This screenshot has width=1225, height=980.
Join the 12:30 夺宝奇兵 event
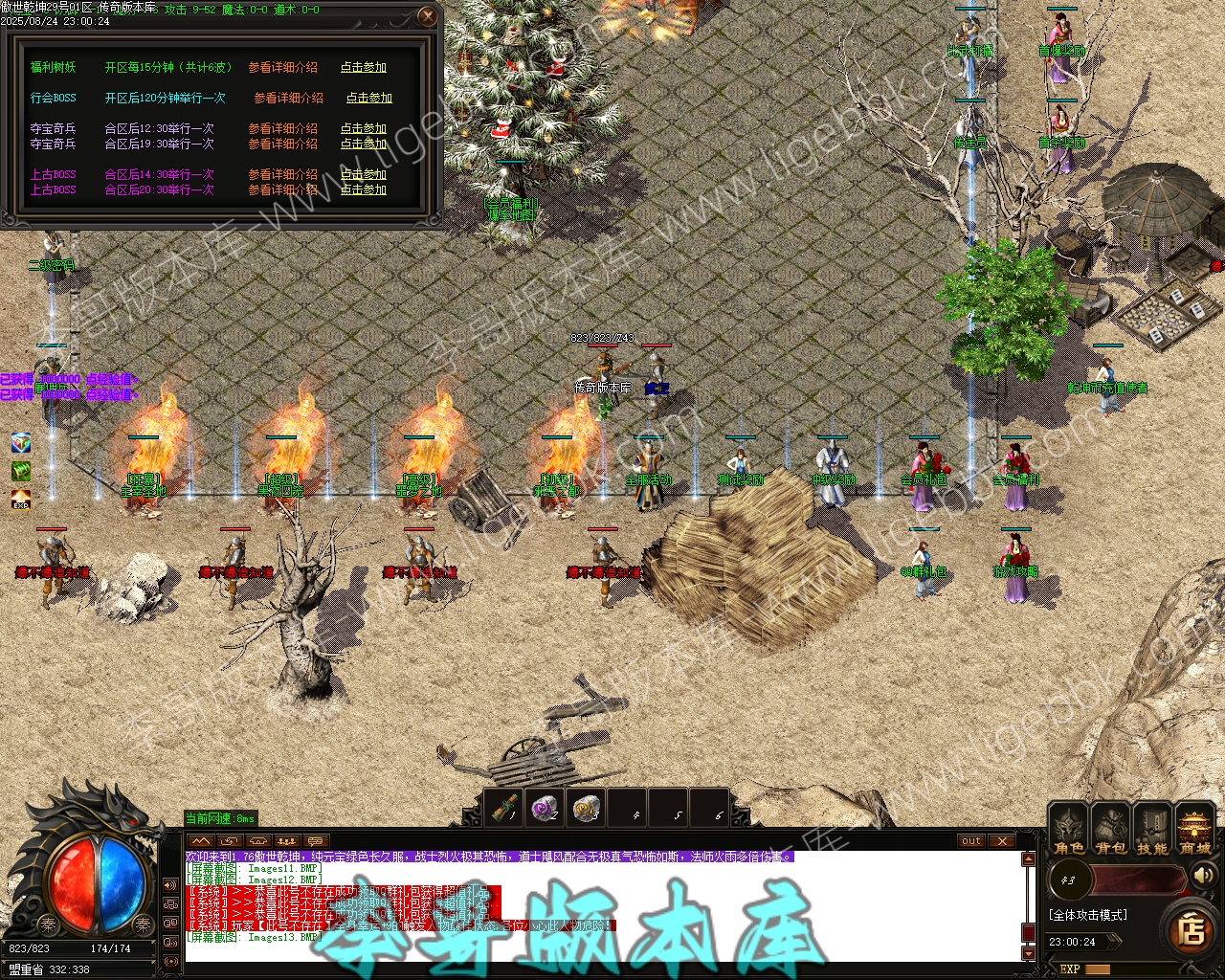pos(364,128)
